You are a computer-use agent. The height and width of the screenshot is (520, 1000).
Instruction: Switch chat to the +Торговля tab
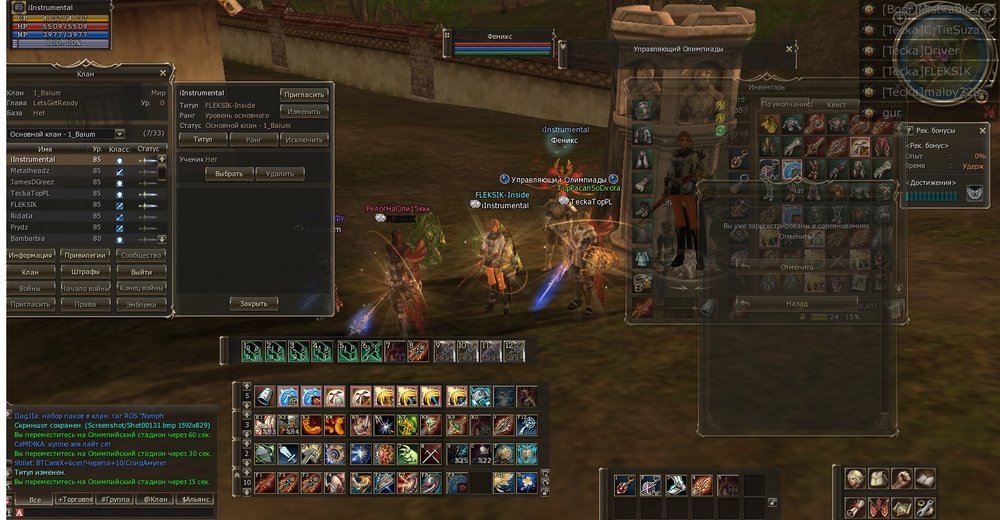(x=74, y=498)
